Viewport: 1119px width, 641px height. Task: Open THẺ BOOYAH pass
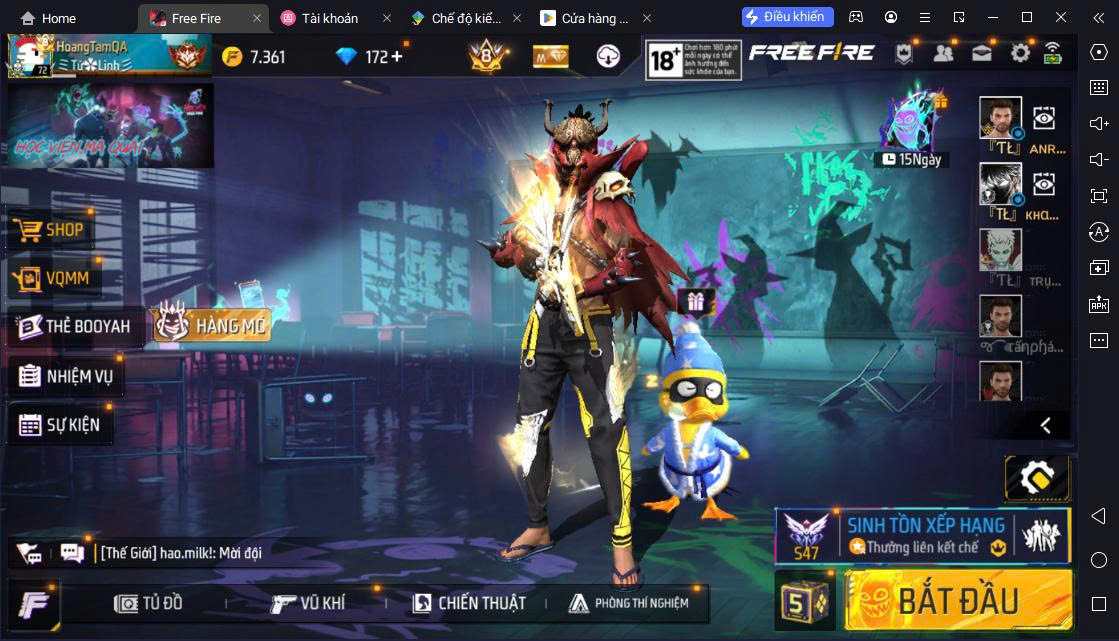(x=74, y=327)
